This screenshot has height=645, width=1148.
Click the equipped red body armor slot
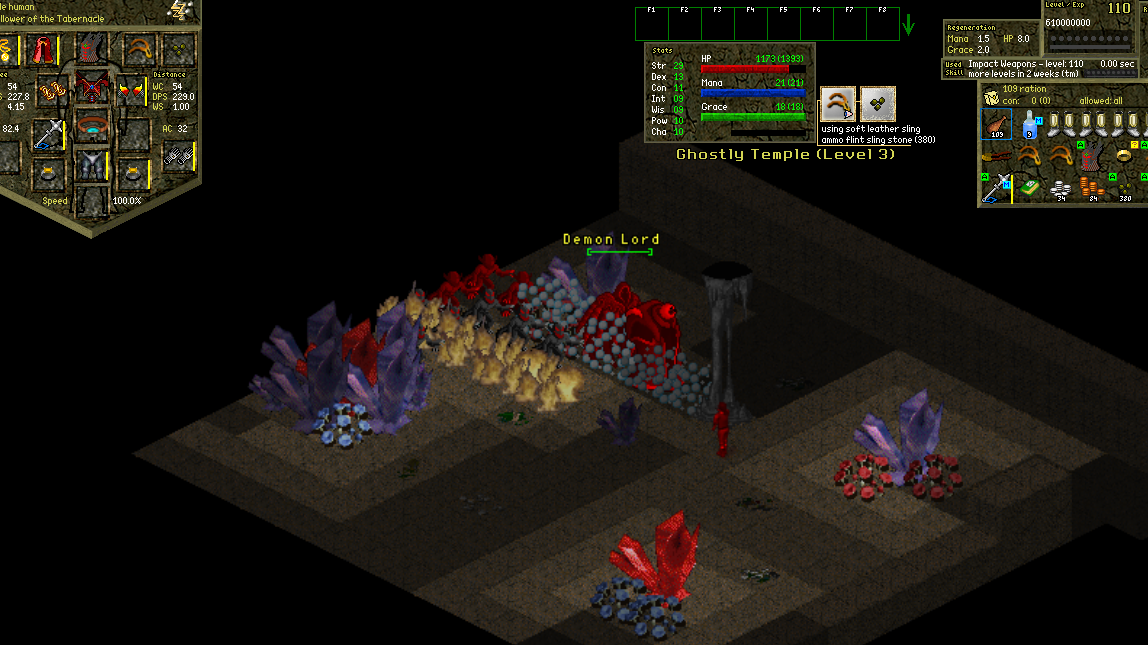(x=92, y=88)
